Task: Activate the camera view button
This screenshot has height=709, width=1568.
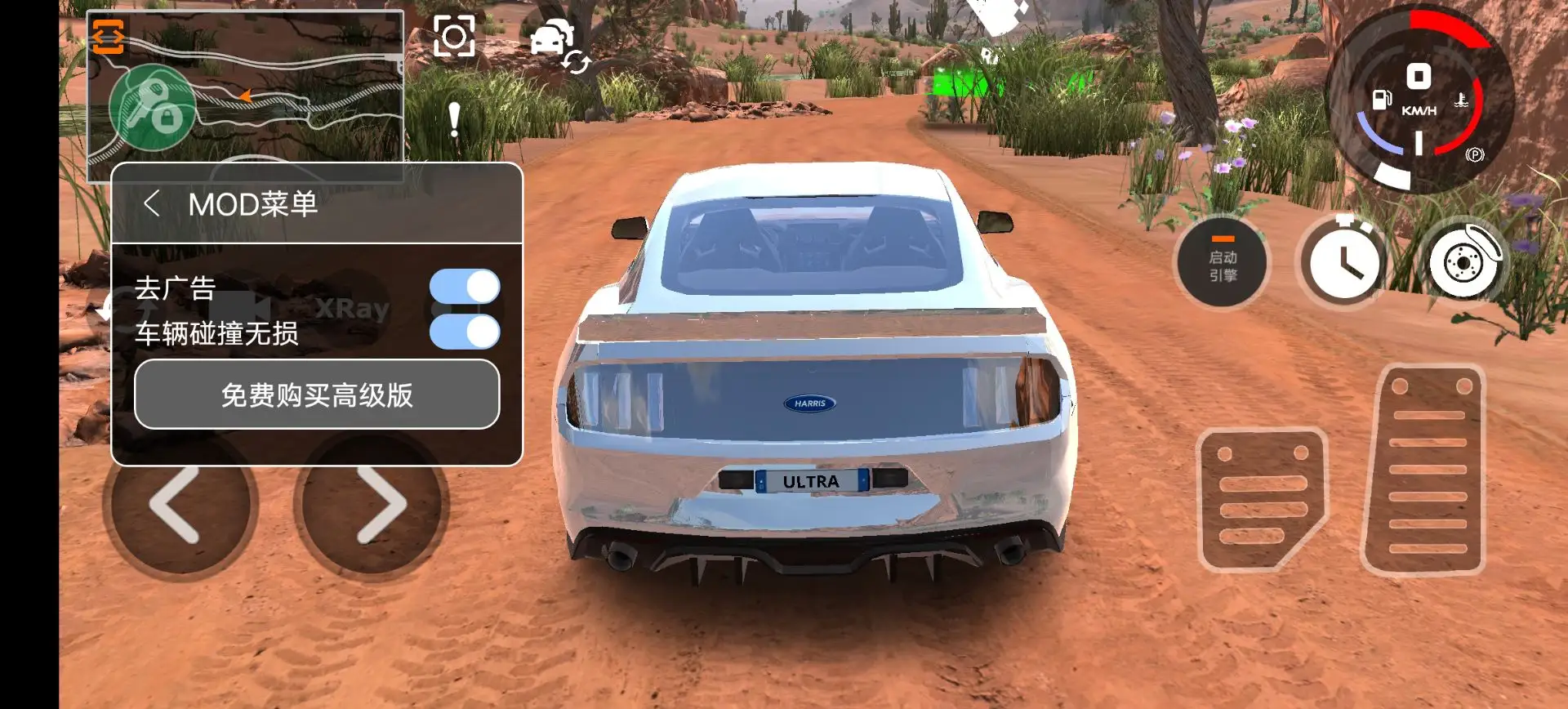Action: pyautogui.click(x=454, y=36)
